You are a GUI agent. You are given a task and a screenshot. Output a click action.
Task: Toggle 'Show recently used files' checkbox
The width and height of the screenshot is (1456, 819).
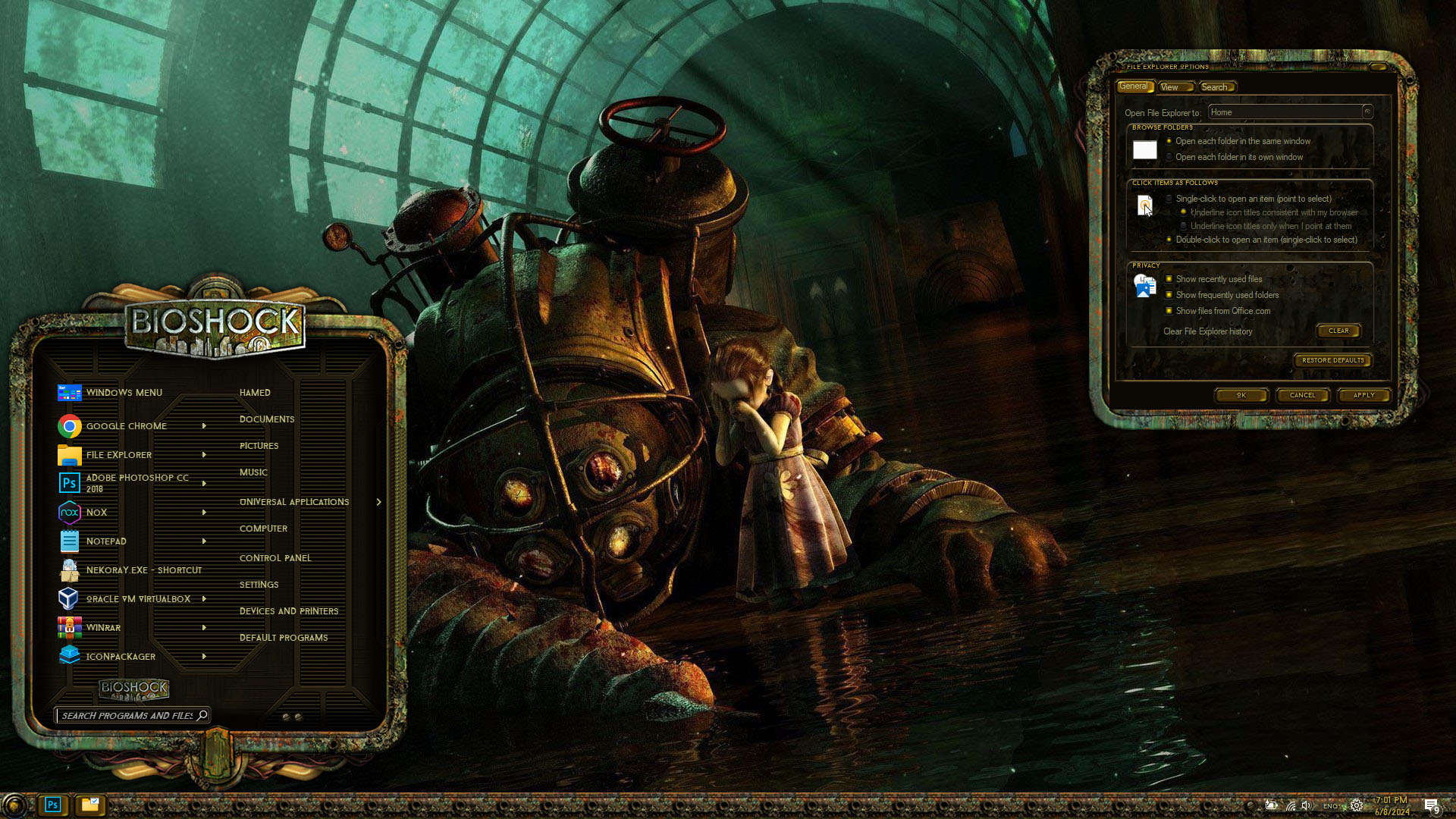coord(1169,279)
